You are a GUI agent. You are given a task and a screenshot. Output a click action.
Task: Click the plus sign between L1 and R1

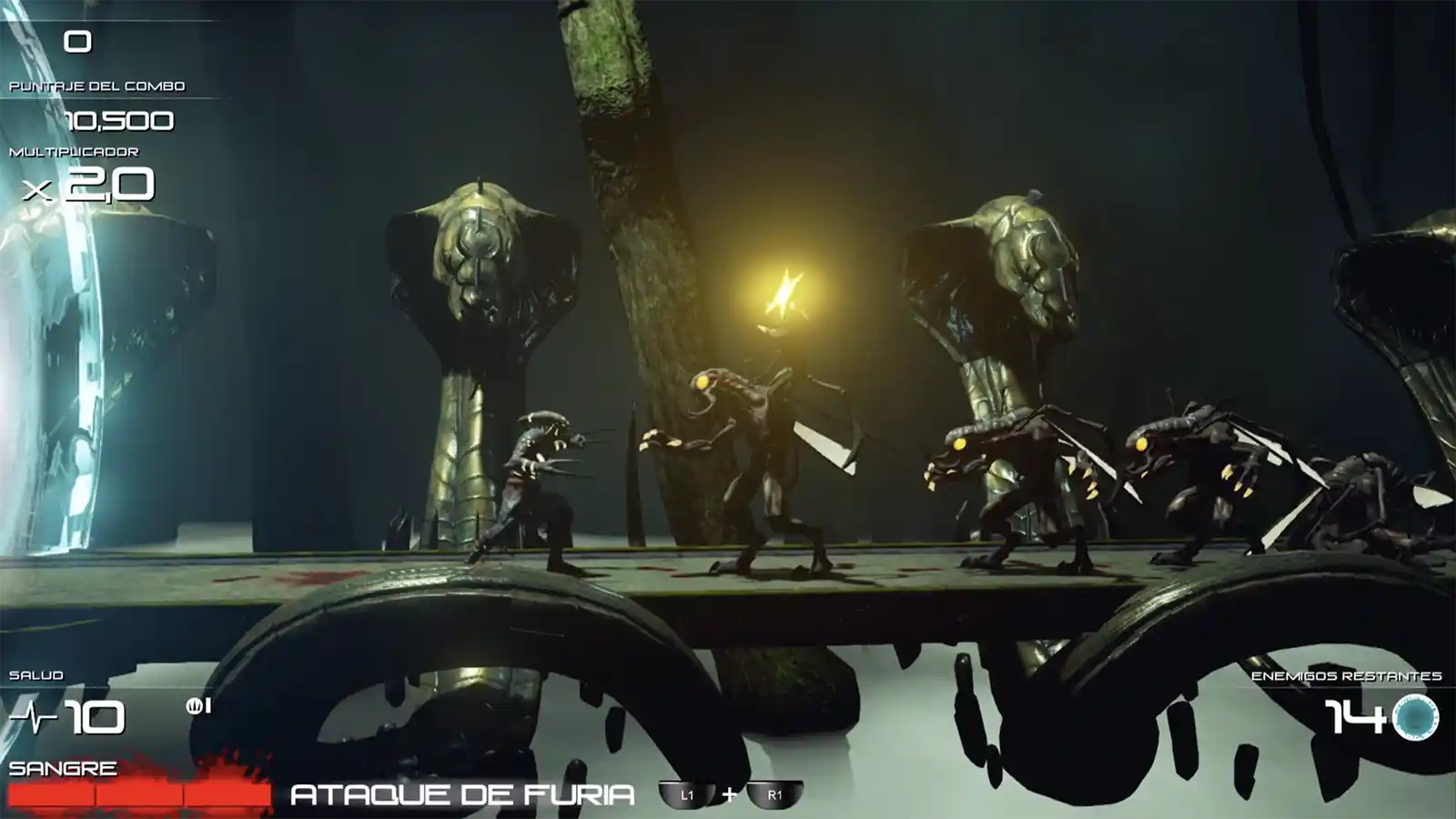point(730,793)
